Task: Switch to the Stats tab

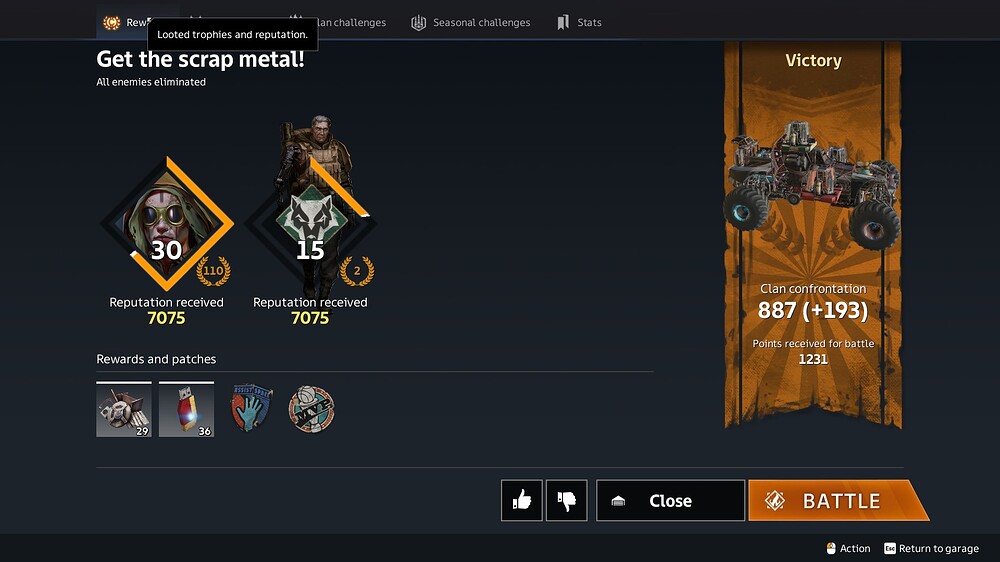Action: [x=579, y=22]
